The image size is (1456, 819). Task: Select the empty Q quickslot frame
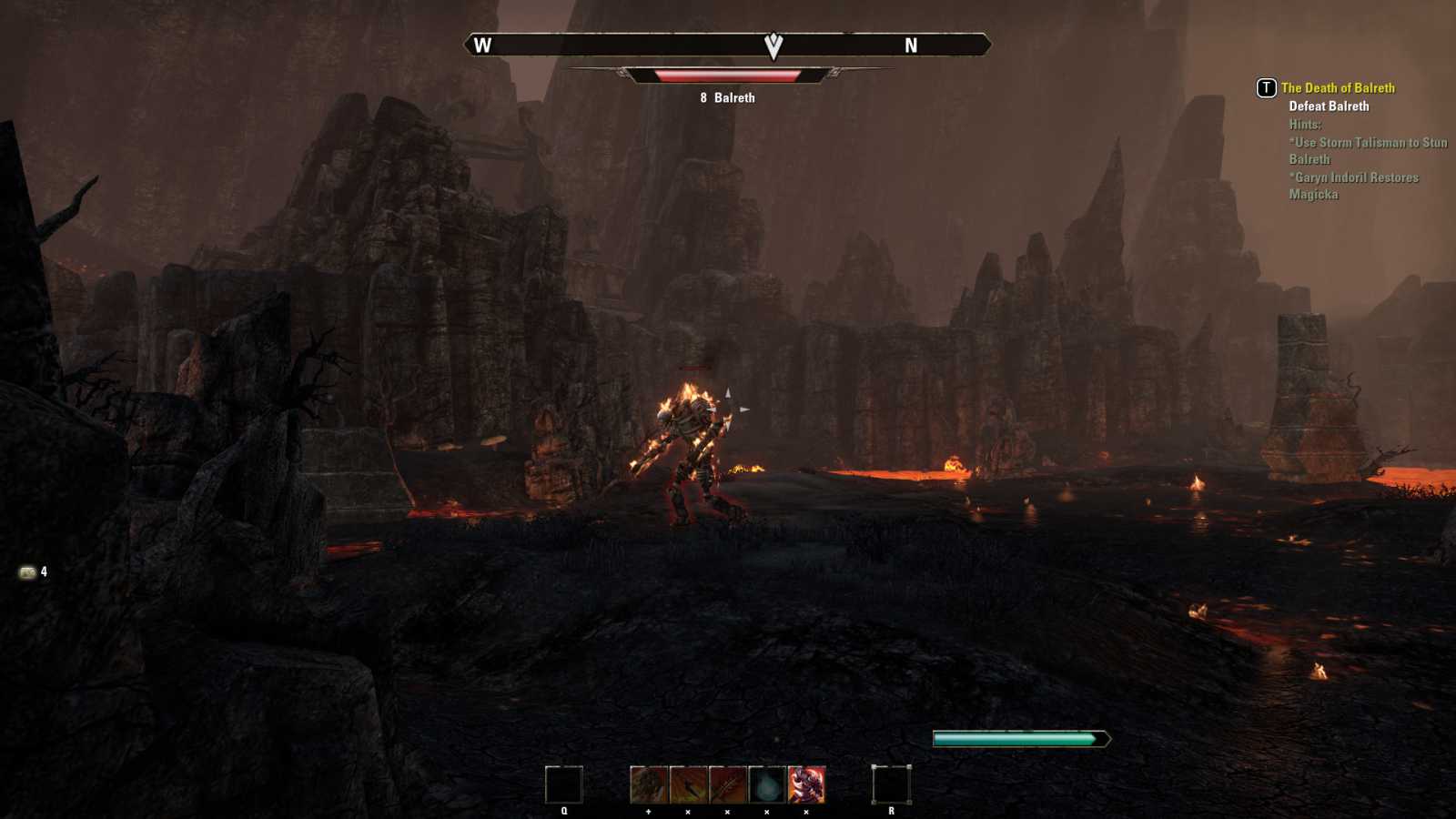(564, 784)
